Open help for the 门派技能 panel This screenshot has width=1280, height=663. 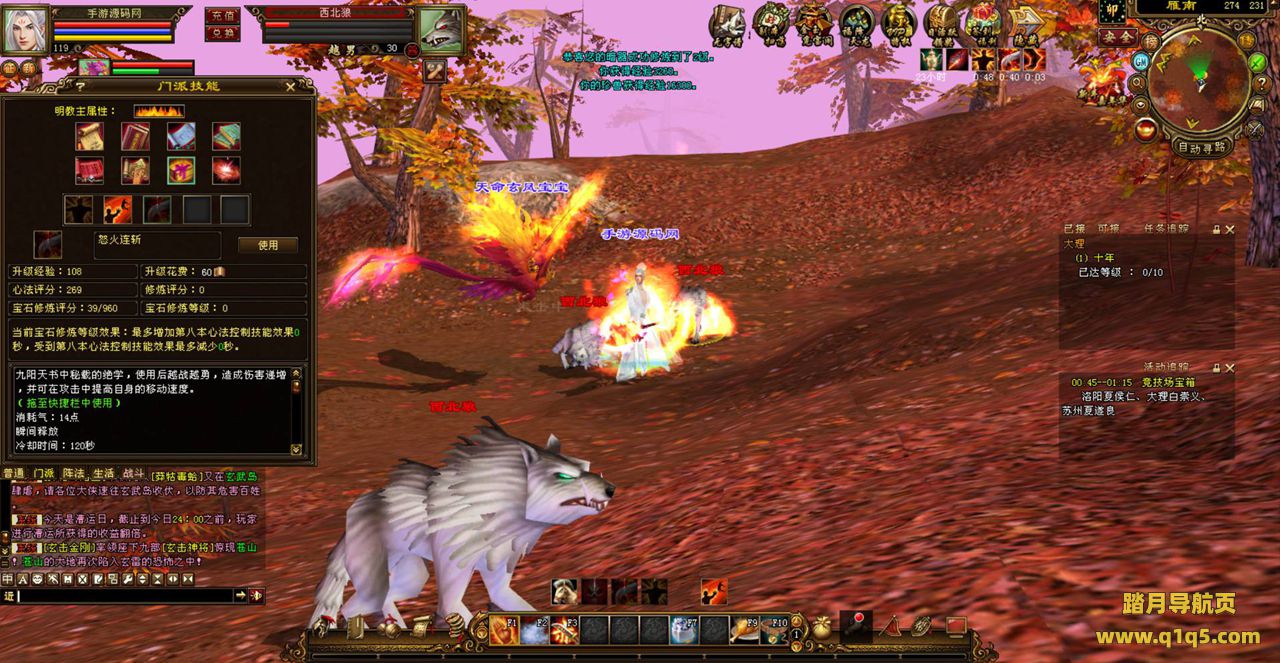[x=80, y=87]
